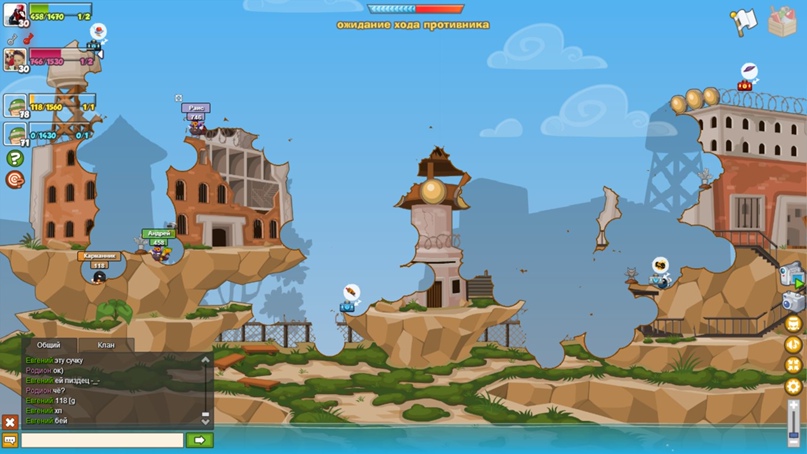
Task: Click the camera with green arrow button
Action: (792, 274)
